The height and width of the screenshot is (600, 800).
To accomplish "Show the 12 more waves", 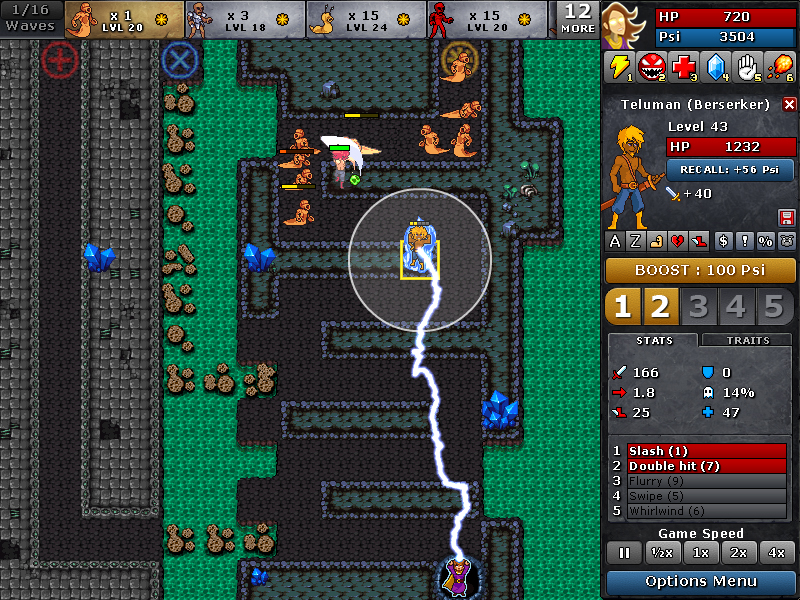I will tap(577, 18).
